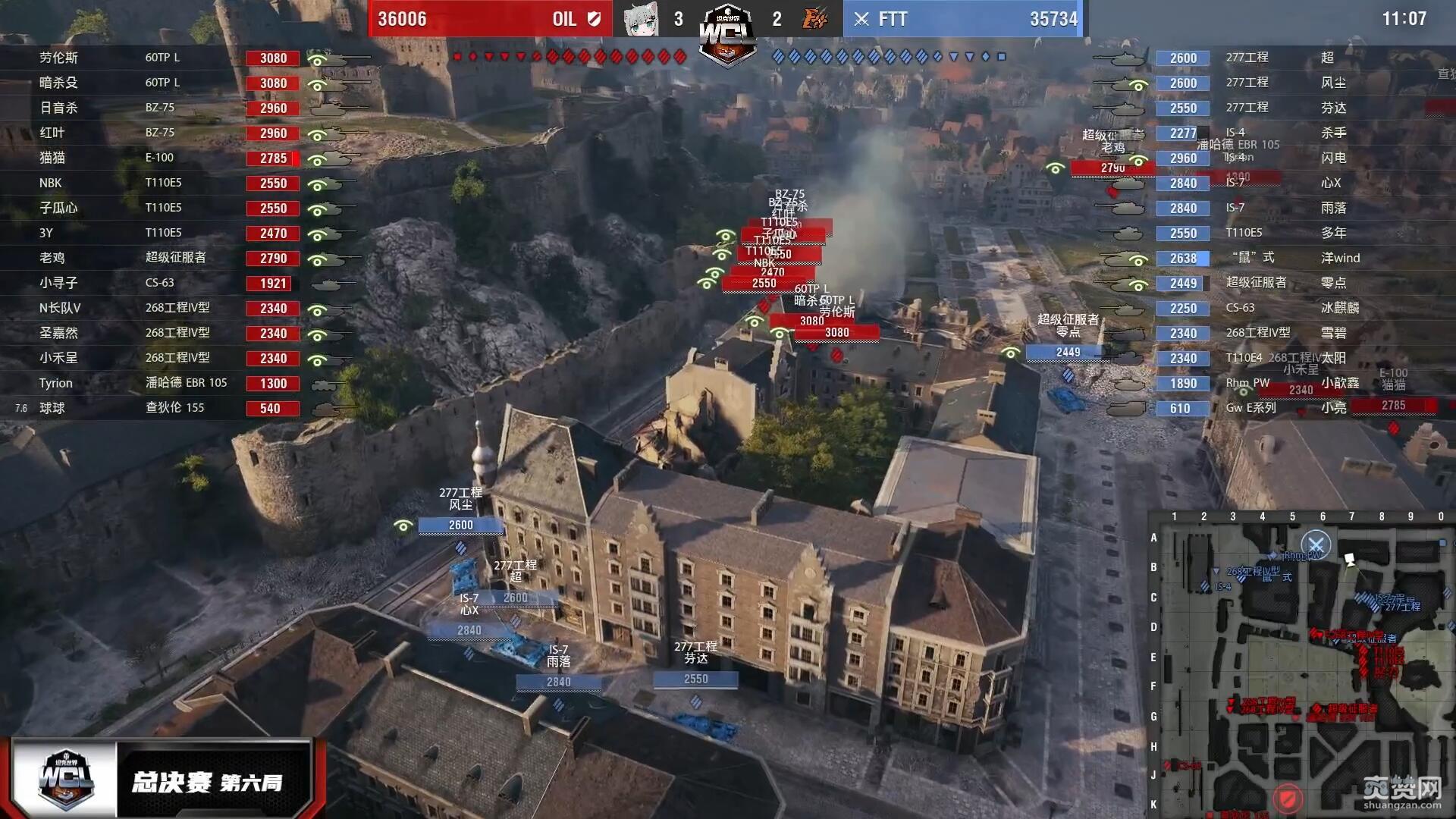This screenshot has width=1456, height=819.
Task: Select the OIL team score panel
Action: [490, 19]
